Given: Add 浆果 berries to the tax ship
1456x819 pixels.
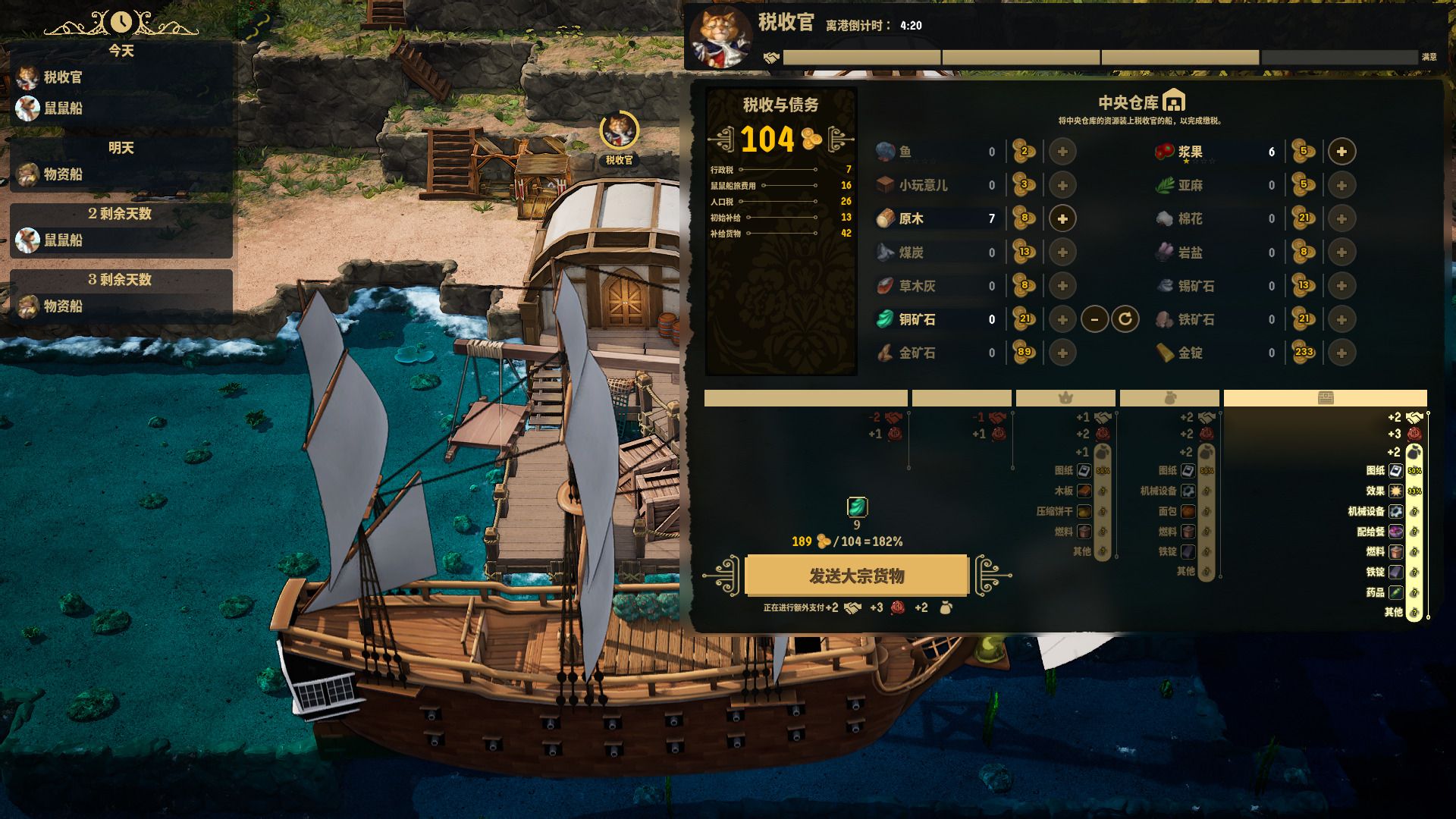Looking at the screenshot, I should click(x=1341, y=152).
